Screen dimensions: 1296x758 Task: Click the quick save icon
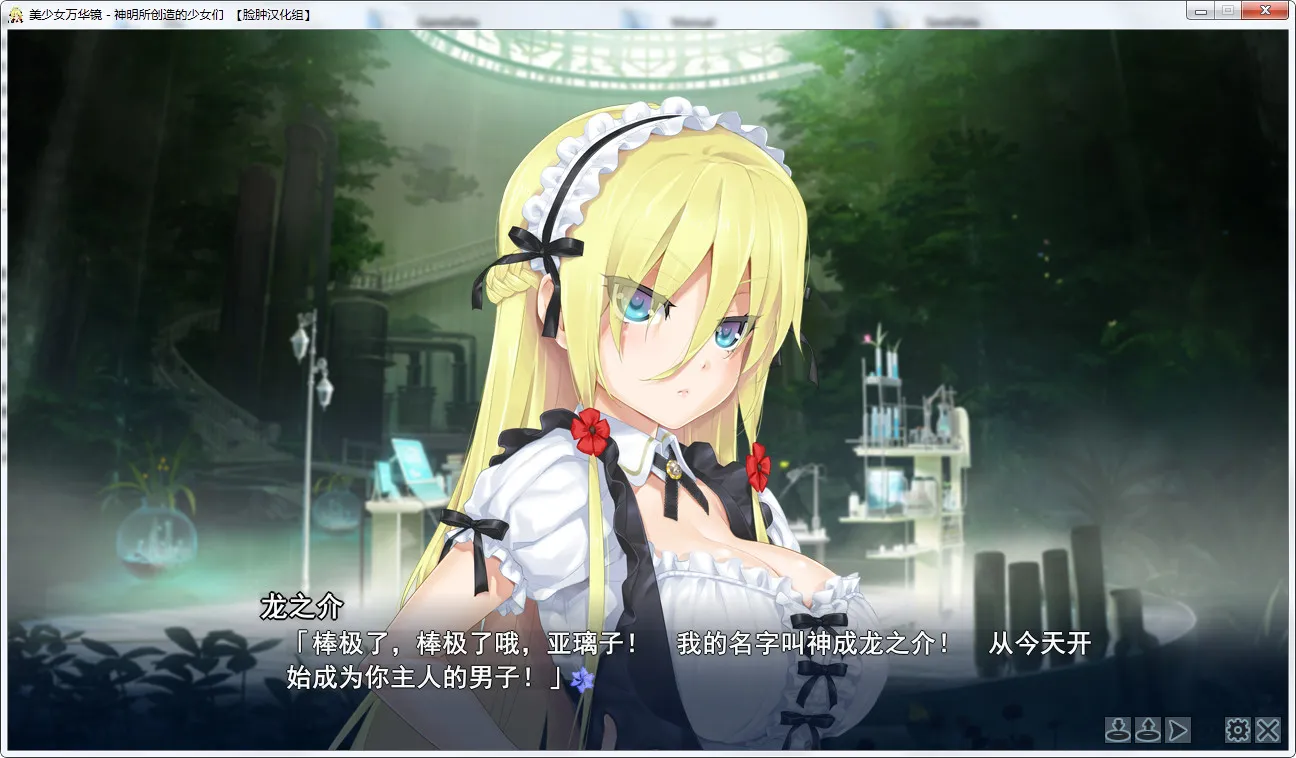click(1117, 731)
